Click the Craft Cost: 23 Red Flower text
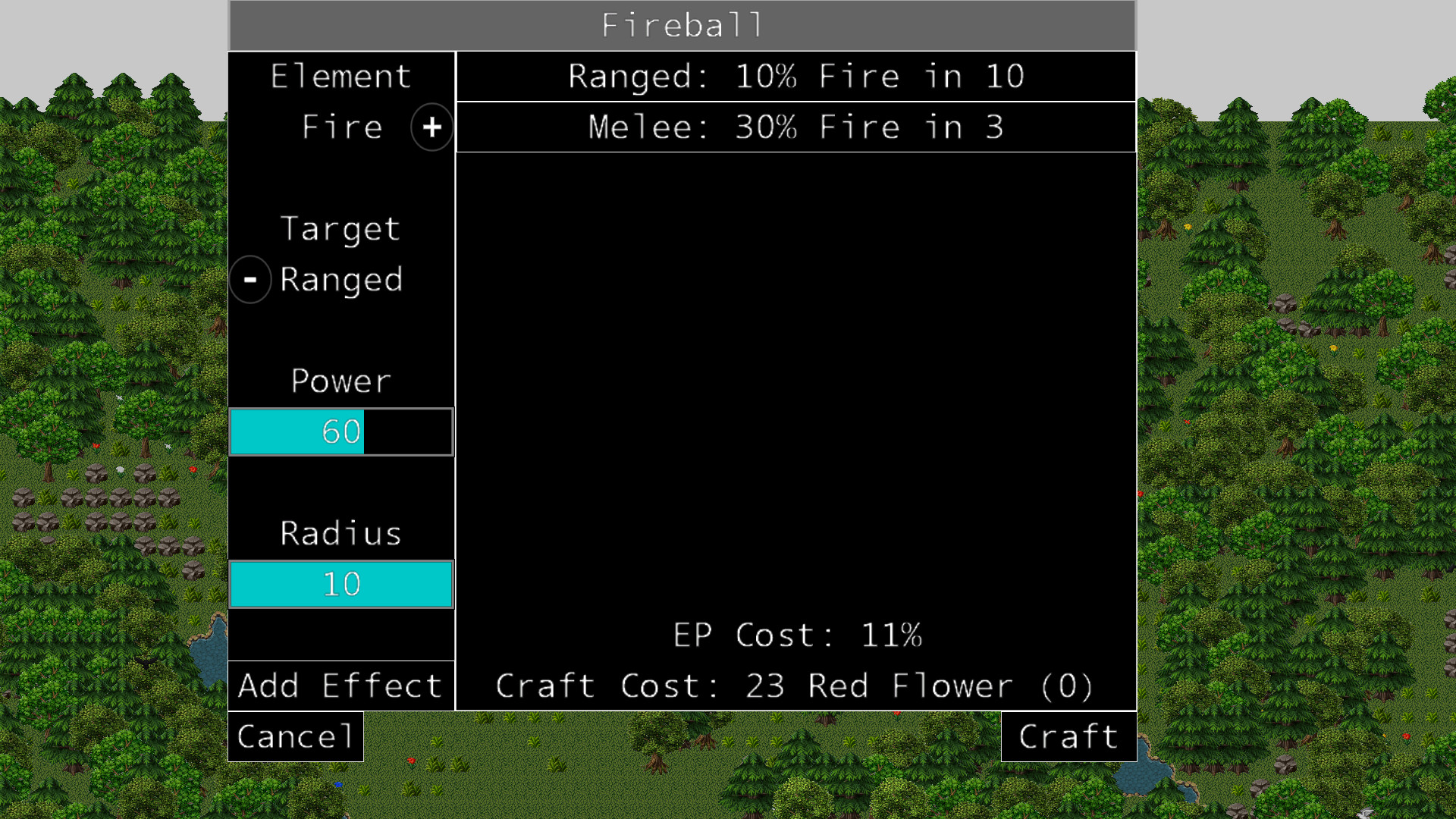The width and height of the screenshot is (1456, 819). click(795, 685)
